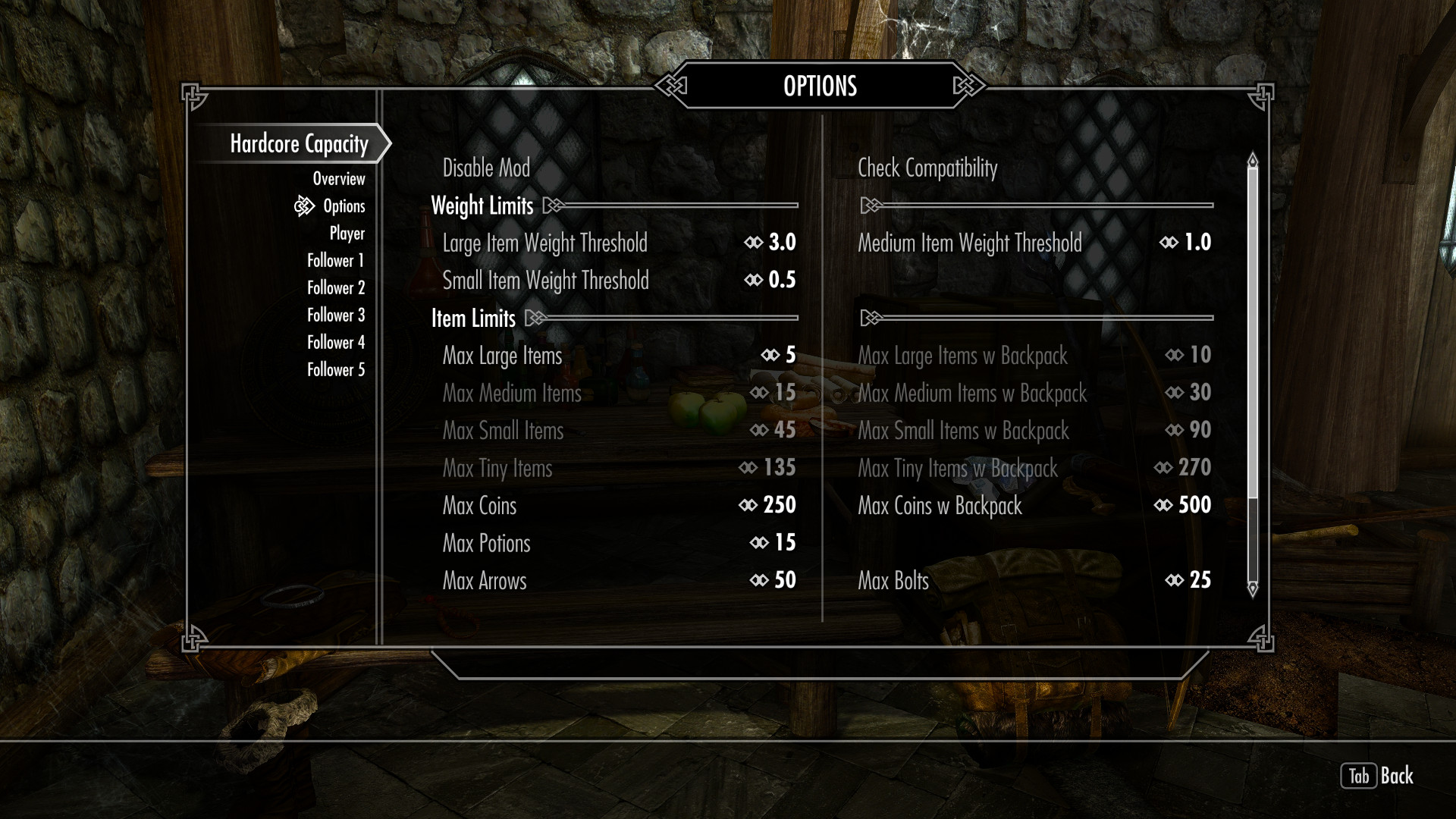Image resolution: width=1456 pixels, height=819 pixels.
Task: Activate the Check Compatibility option
Action: coord(927,168)
